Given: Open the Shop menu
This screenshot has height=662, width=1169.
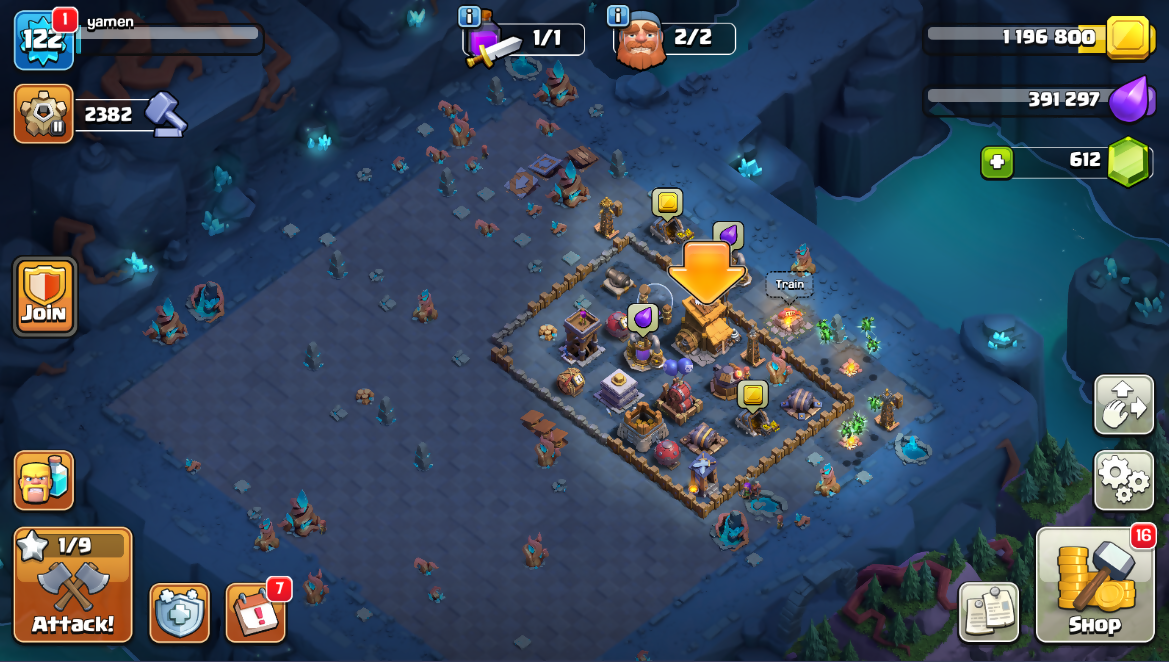Looking at the screenshot, I should click(1095, 584).
